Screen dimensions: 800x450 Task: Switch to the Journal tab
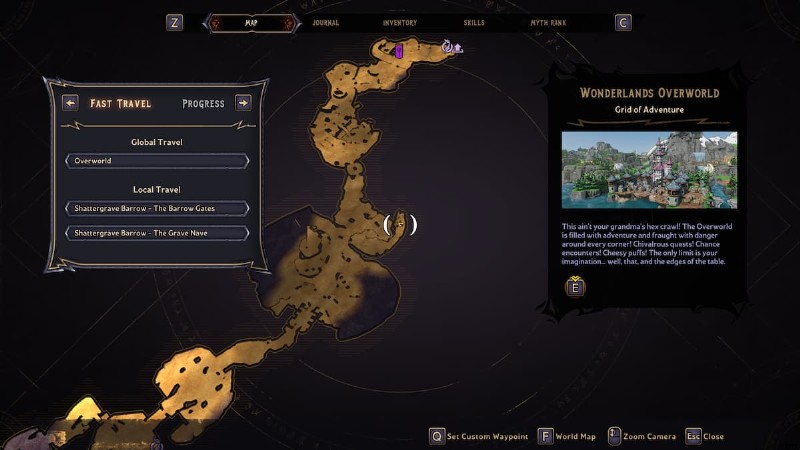(x=325, y=22)
